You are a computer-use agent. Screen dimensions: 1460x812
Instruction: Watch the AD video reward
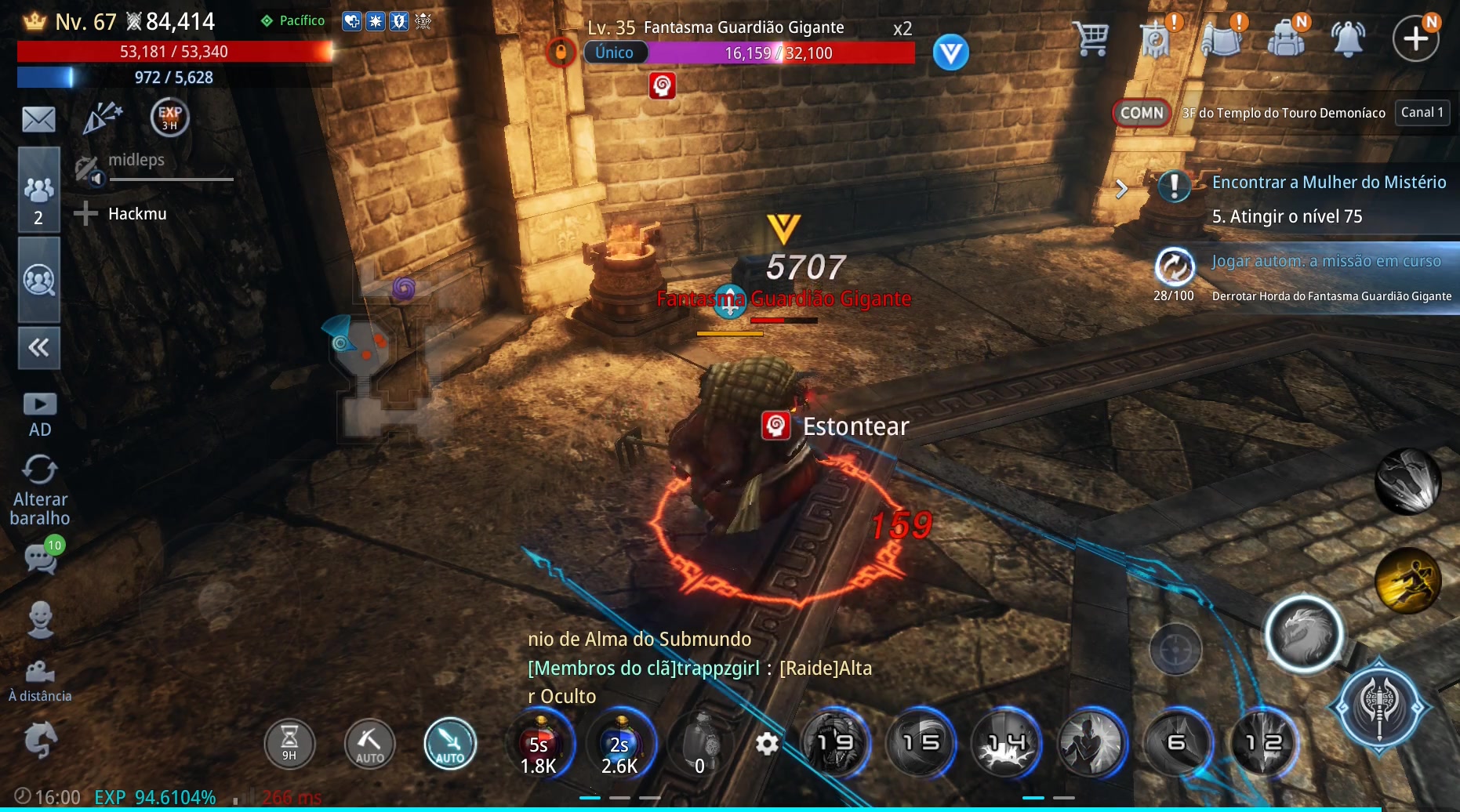40,414
